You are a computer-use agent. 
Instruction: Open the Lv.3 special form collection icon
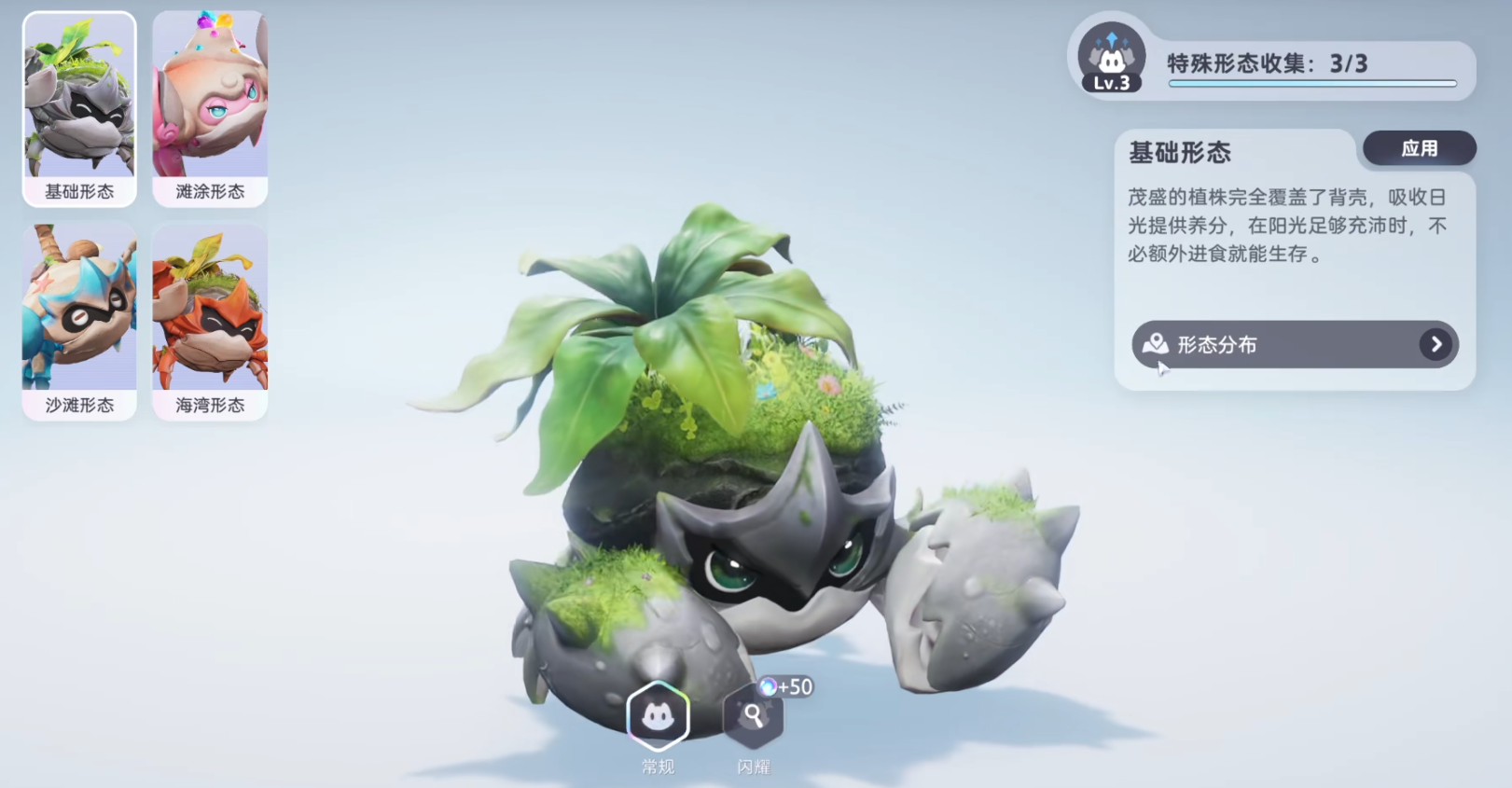[1111, 59]
